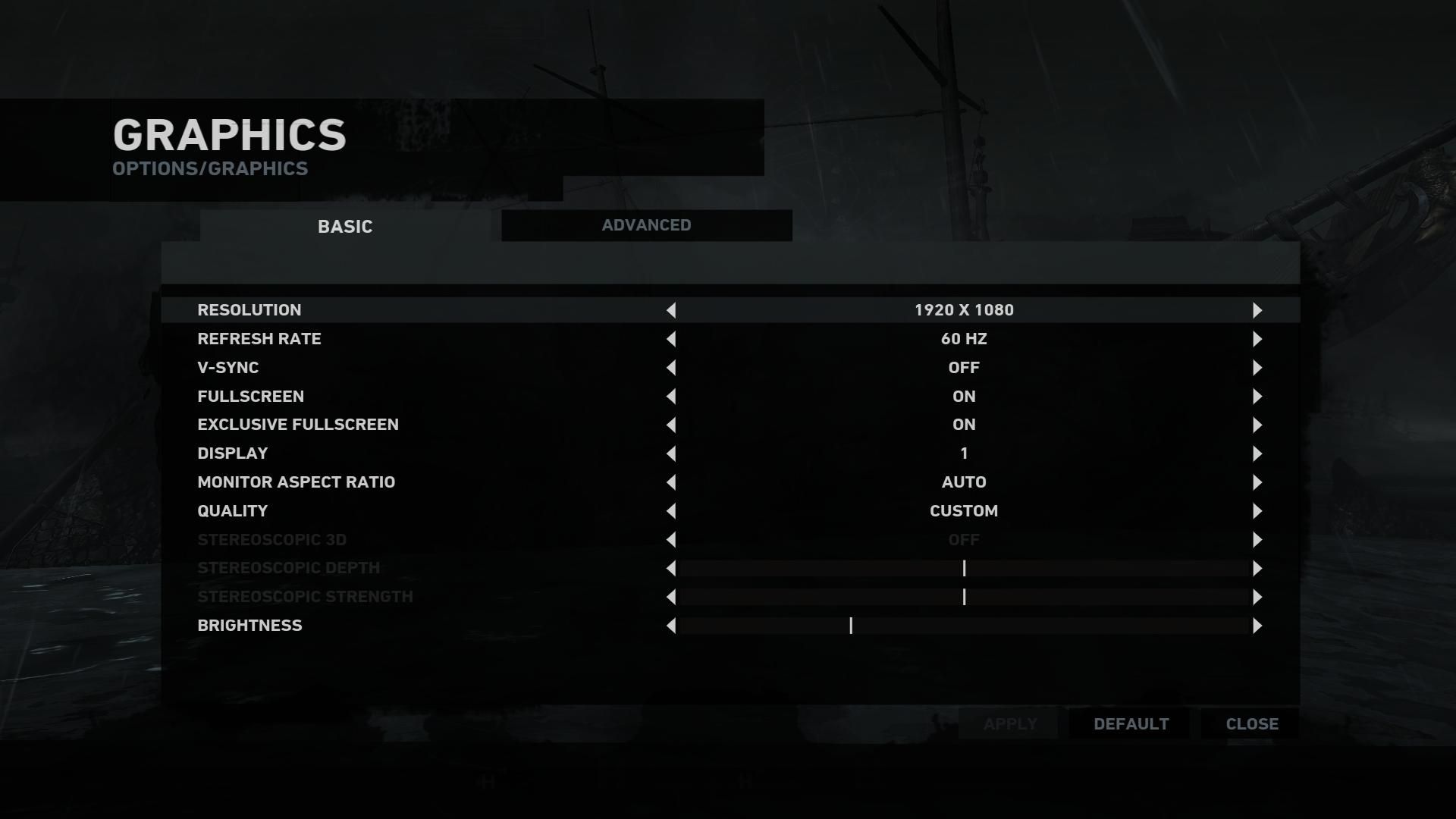Viewport: 1456px width, 819px height.
Task: Raise Brightness with its right arrow
Action: point(1257,626)
